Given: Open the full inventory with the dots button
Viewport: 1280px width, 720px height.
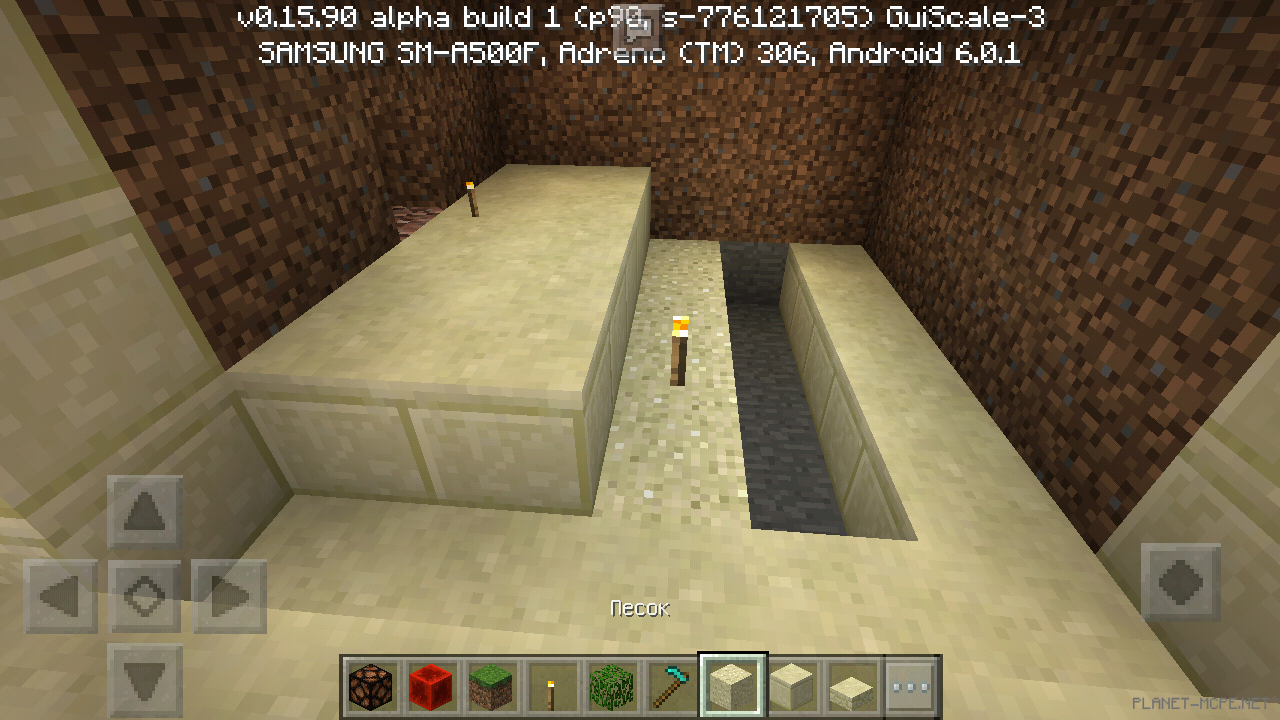Looking at the screenshot, I should tap(911, 685).
